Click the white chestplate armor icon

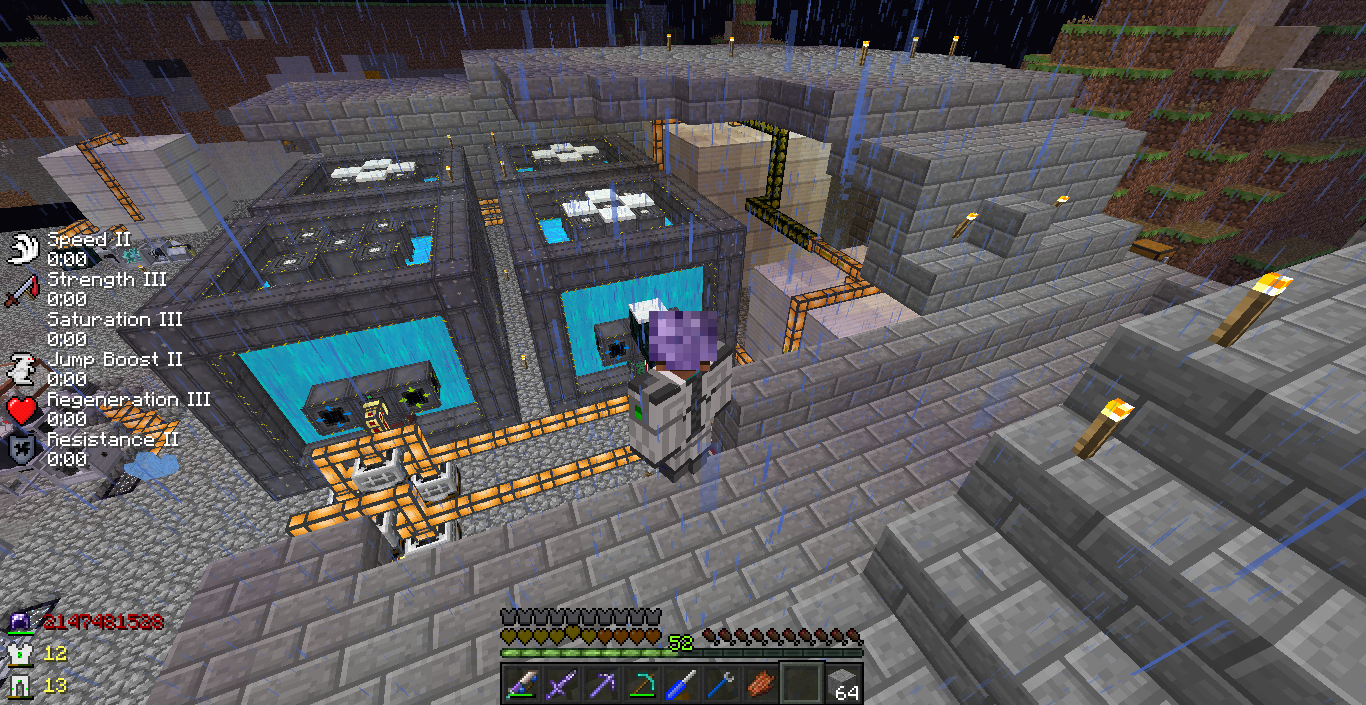click(20, 654)
